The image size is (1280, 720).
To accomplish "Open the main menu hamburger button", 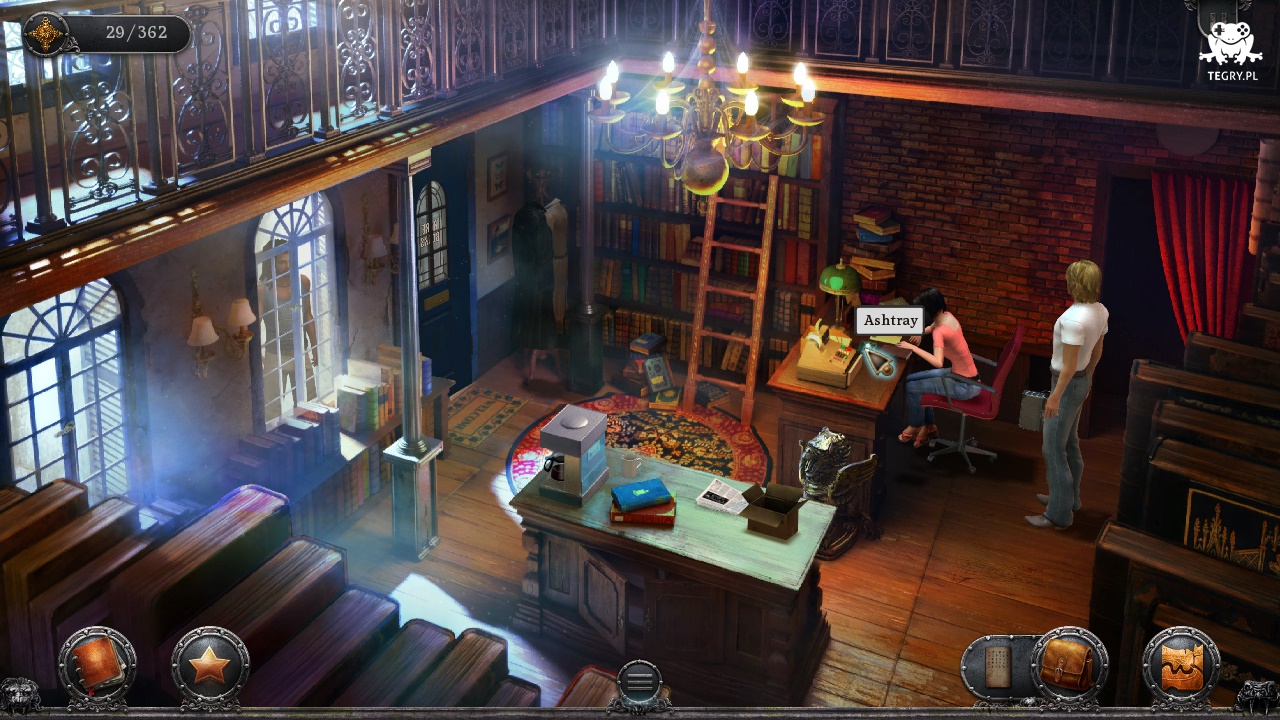I will [x=640, y=682].
